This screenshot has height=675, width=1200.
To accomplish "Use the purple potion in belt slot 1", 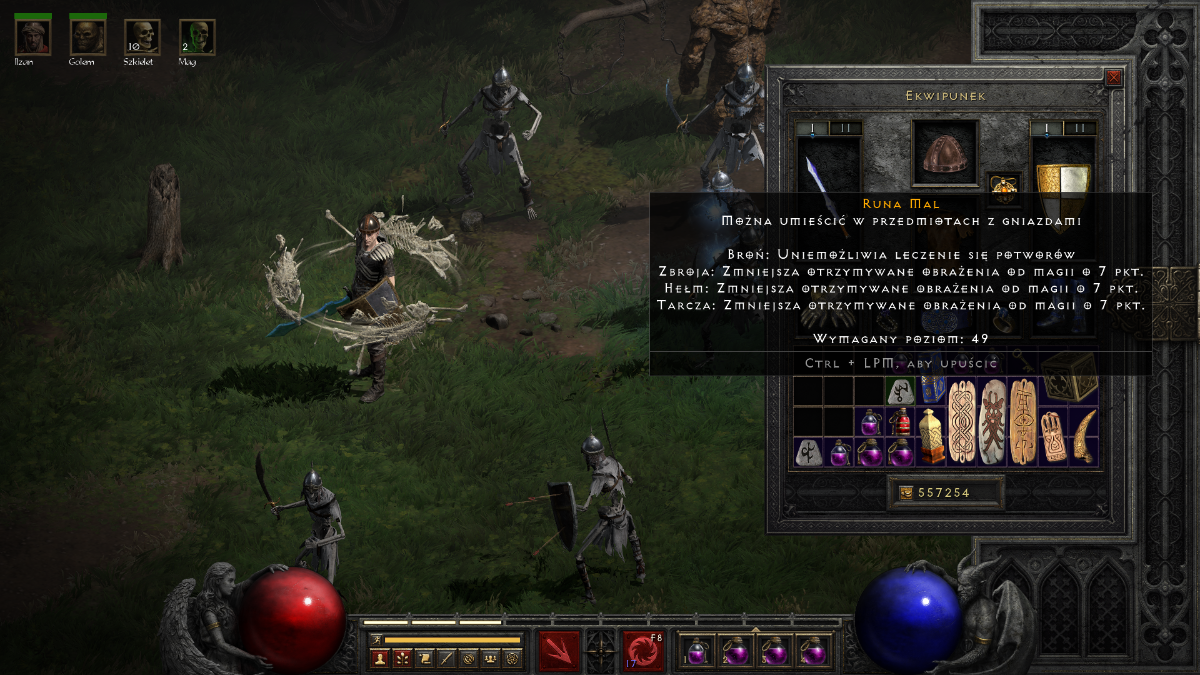I will point(697,652).
